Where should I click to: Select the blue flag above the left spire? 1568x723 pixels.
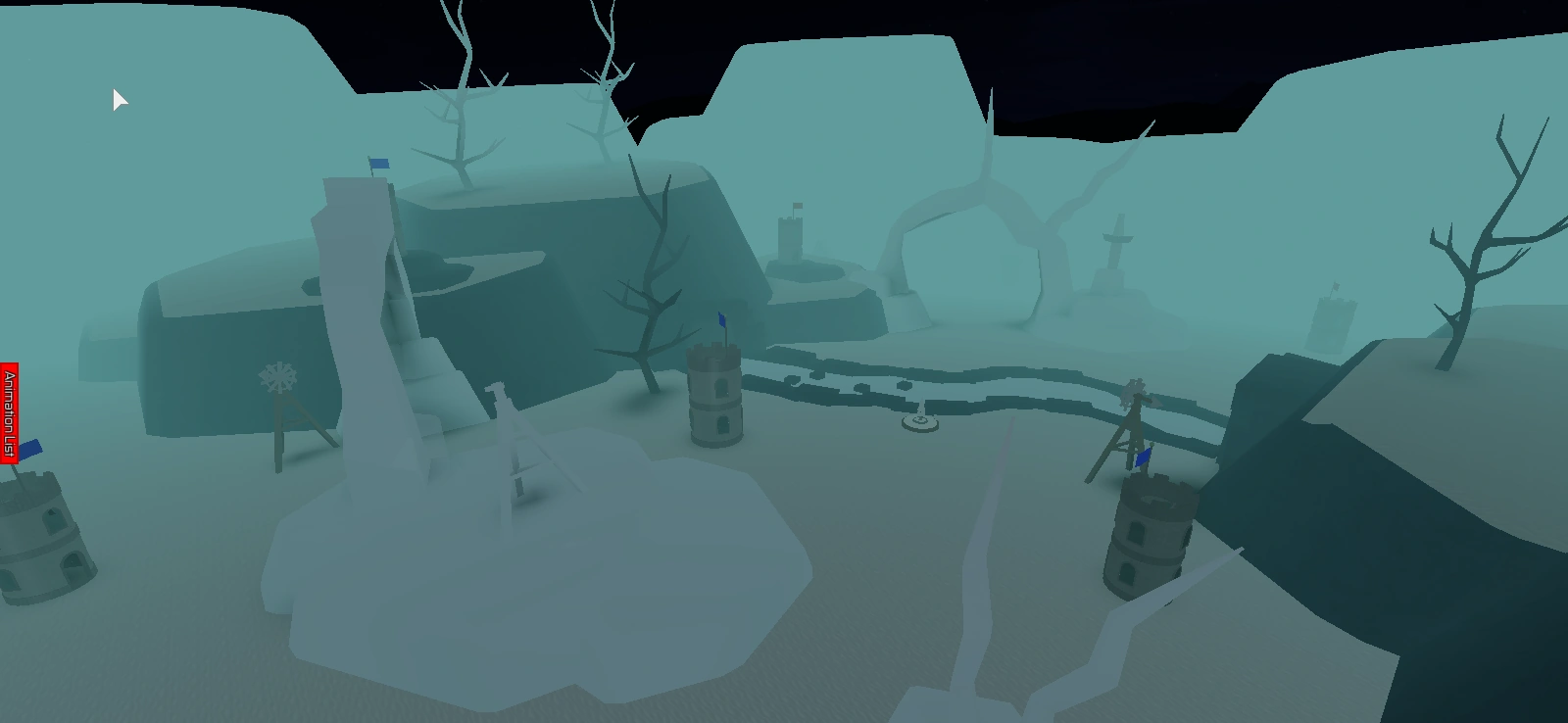(x=377, y=165)
